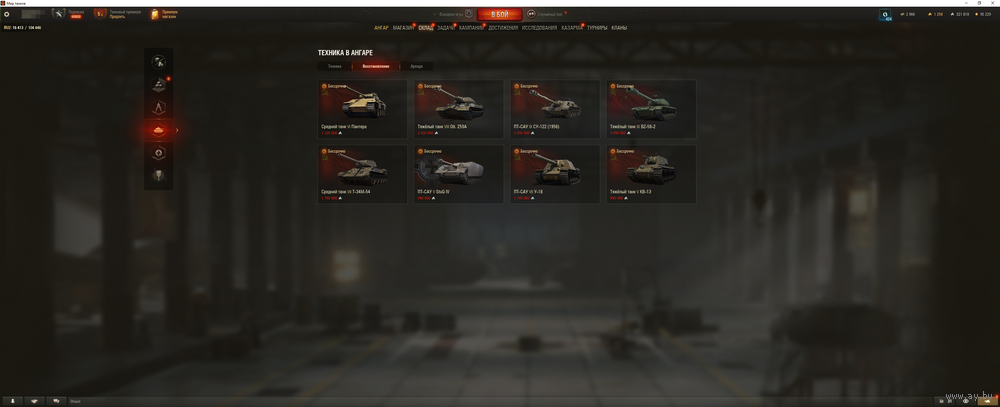Choose the StuG IV tank destroyer card
Screen dimensions: 1000x407
point(459,173)
